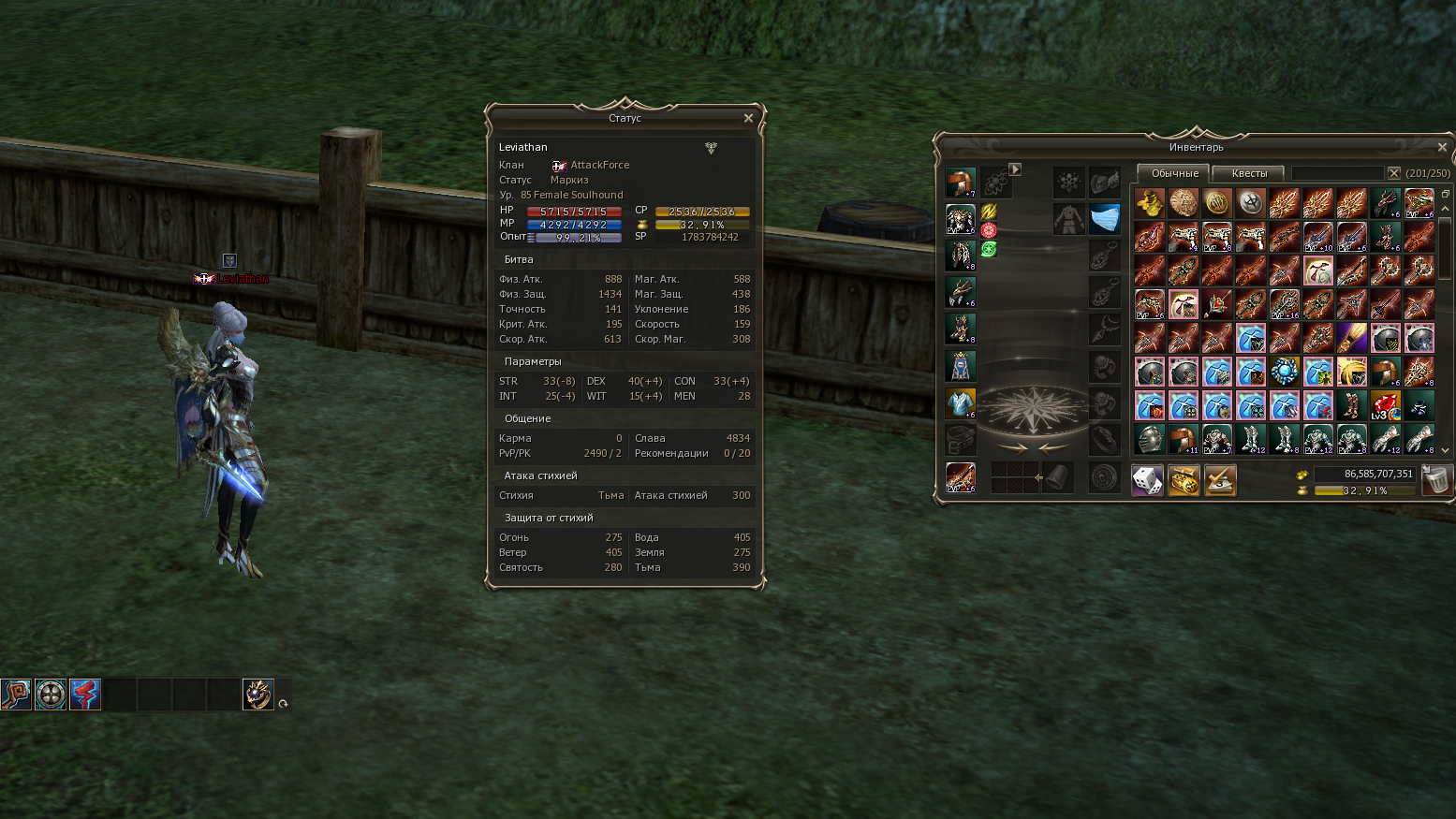Click the equipped blue face mask slot
This screenshot has height=819, width=1456.
(1105, 219)
